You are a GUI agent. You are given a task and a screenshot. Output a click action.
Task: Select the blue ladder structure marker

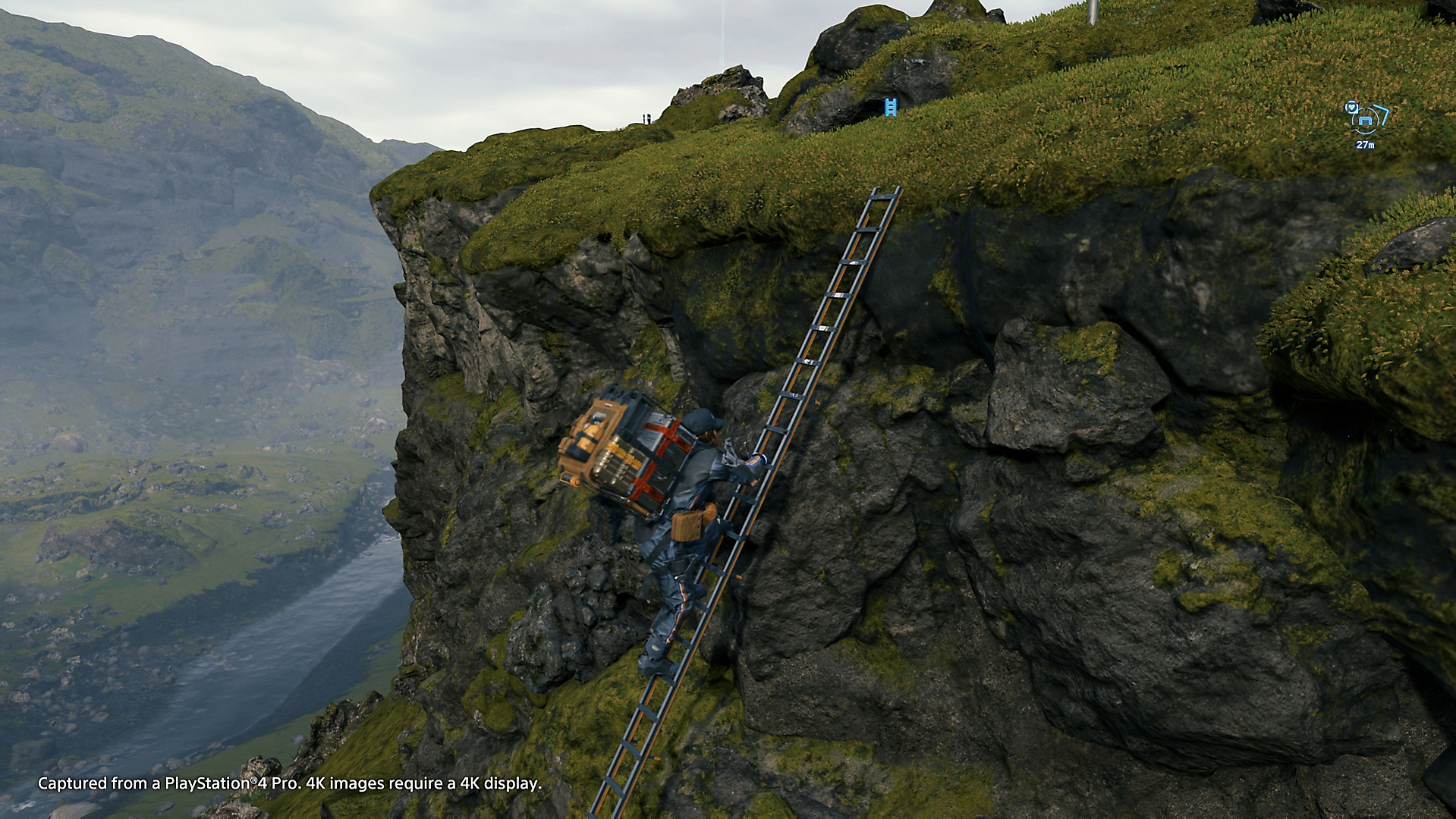[890, 107]
